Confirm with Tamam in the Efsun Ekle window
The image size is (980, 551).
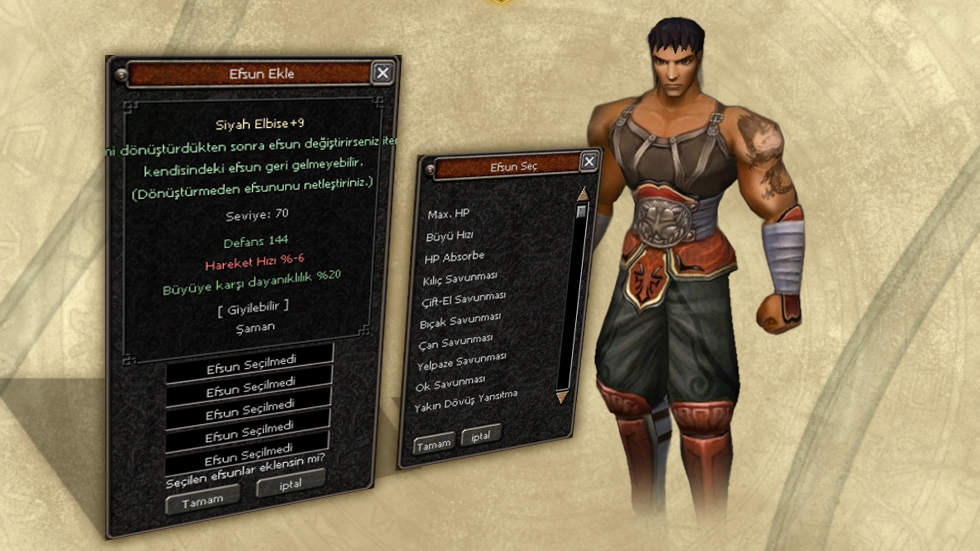(200, 499)
